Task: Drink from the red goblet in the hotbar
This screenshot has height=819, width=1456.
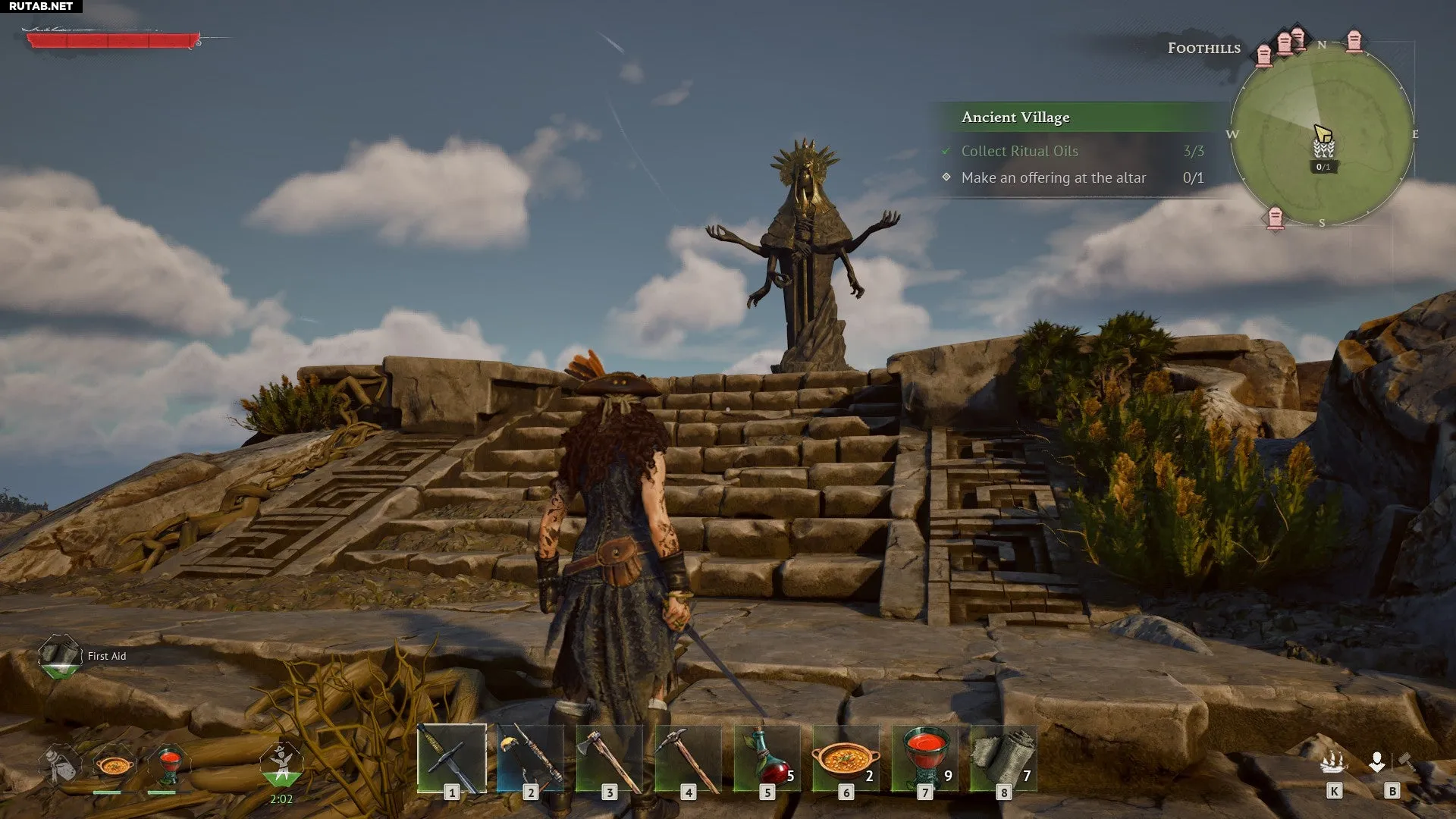Action: [924, 758]
